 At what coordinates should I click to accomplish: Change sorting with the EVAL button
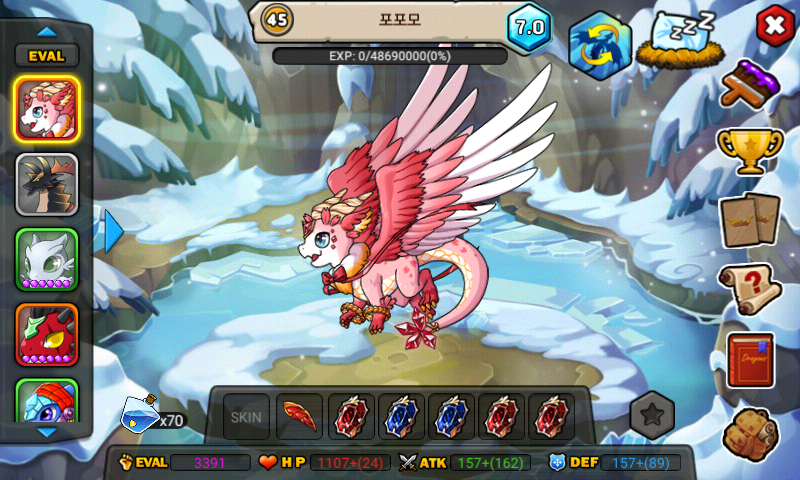[46, 55]
